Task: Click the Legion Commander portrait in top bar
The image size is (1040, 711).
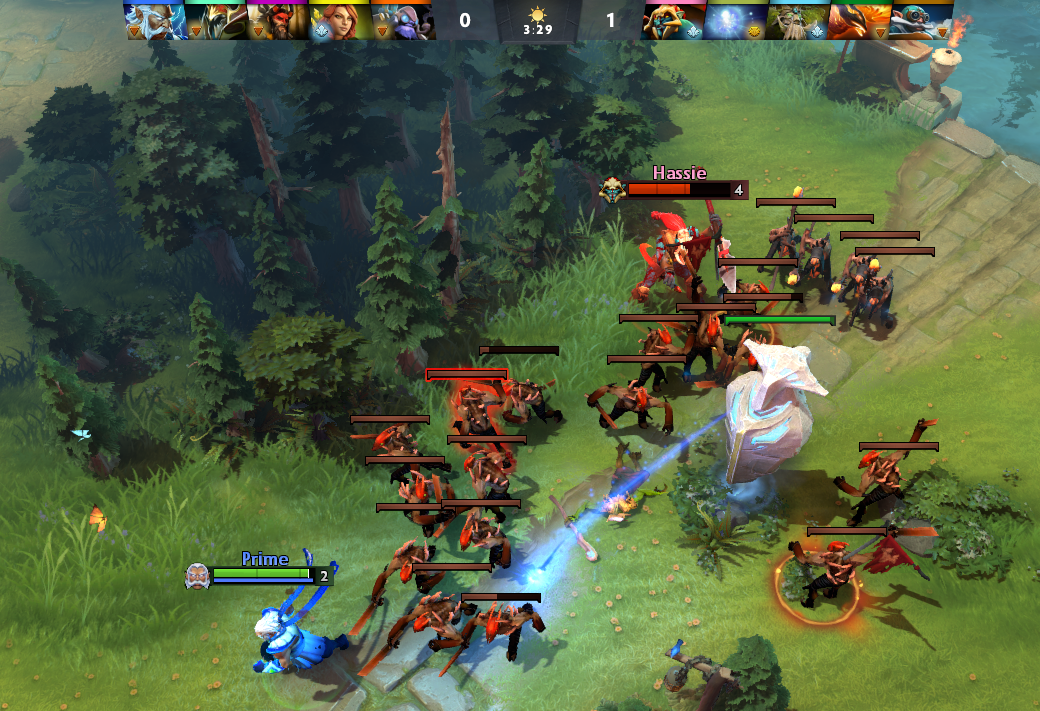Action: coord(215,20)
